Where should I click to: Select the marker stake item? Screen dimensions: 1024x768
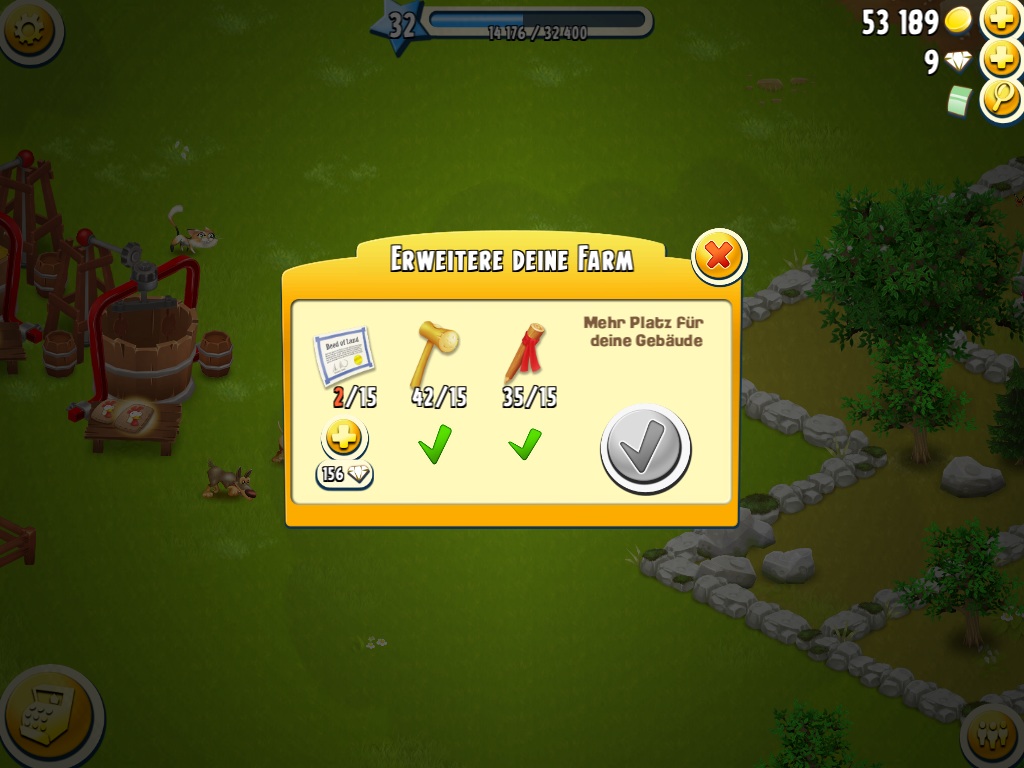526,352
